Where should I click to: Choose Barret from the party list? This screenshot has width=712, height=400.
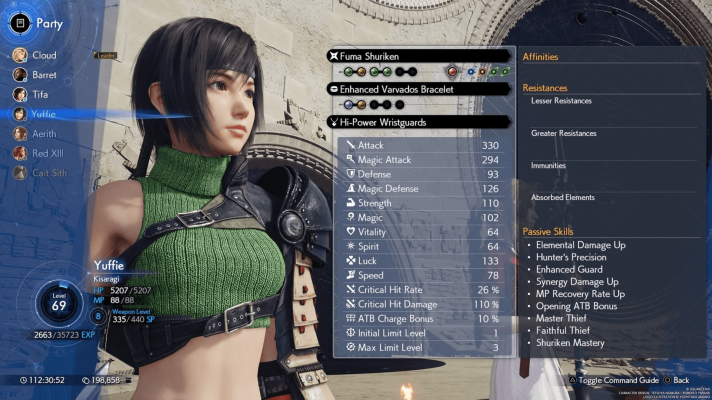(44, 74)
